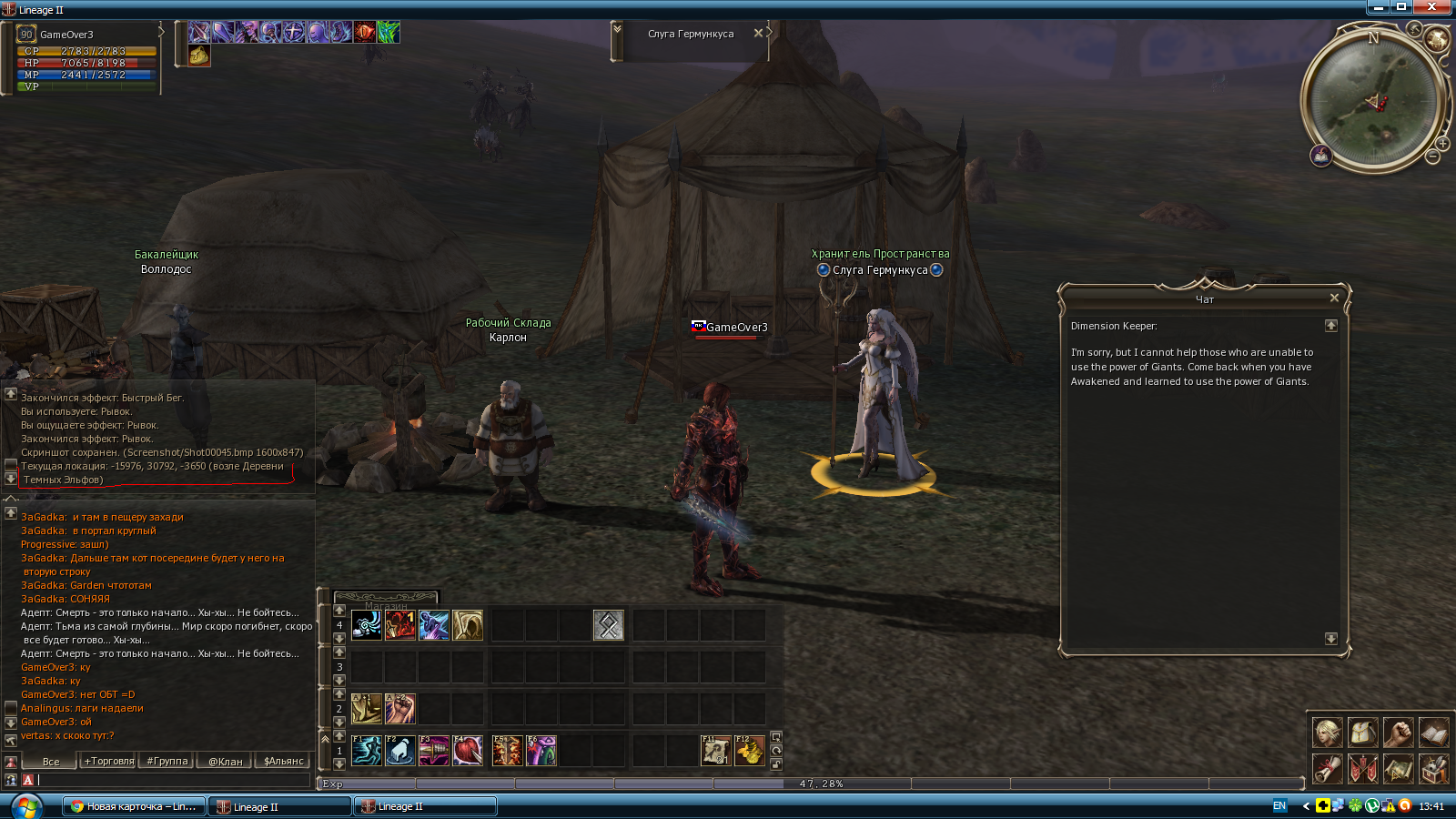Open the actions fist icon
1456x819 pixels.
pyautogui.click(x=1398, y=732)
